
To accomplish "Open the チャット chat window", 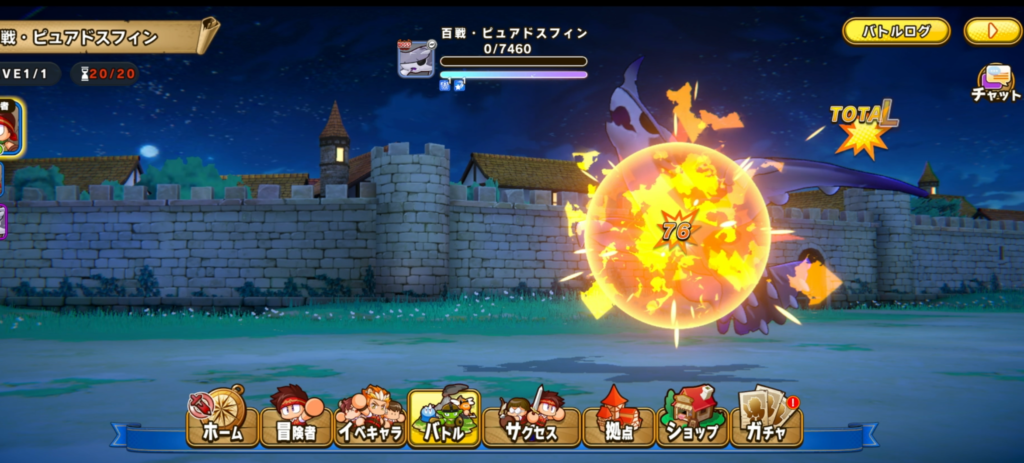I will (x=995, y=83).
